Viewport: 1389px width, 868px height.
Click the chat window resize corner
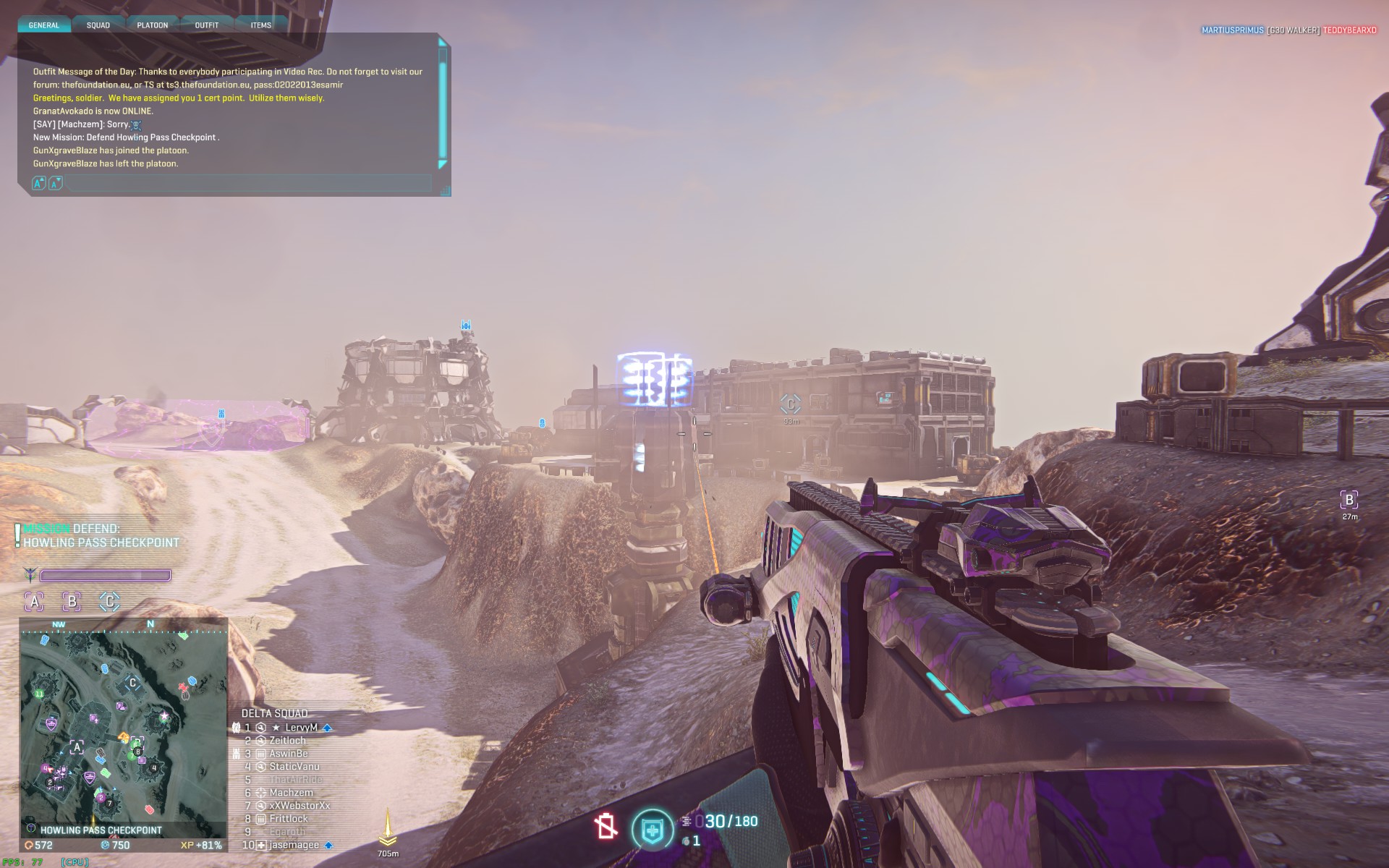pos(446,191)
